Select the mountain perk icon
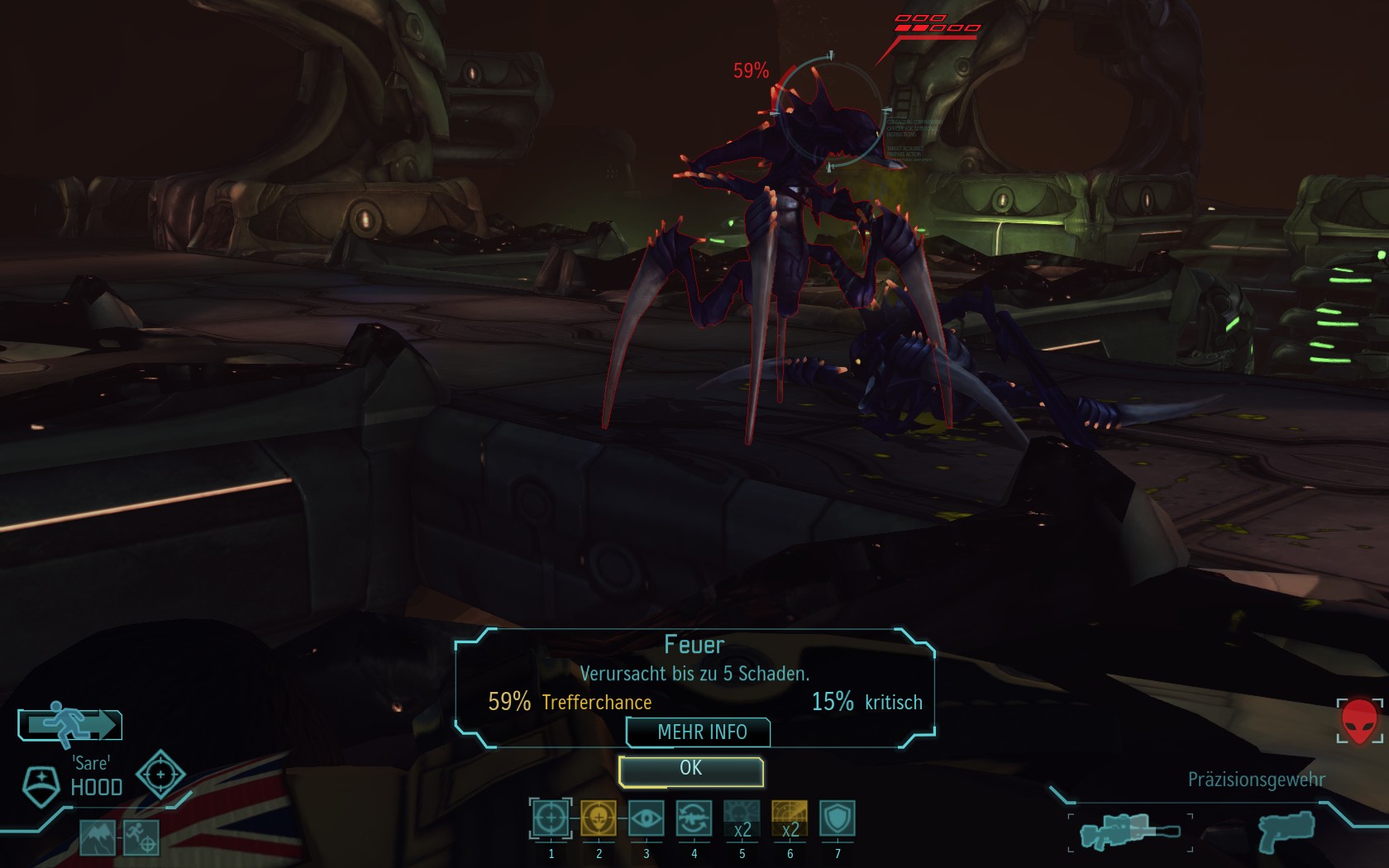Image resolution: width=1389 pixels, height=868 pixels. pyautogui.click(x=98, y=838)
